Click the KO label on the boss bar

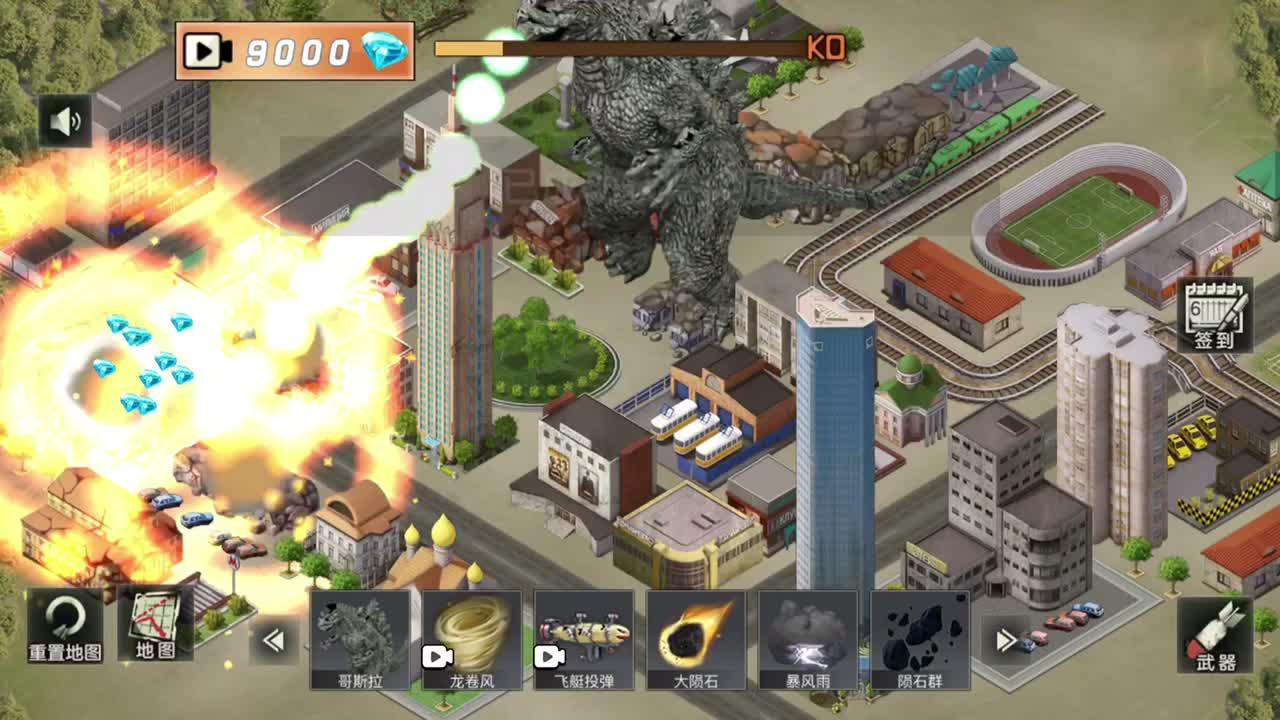[822, 48]
